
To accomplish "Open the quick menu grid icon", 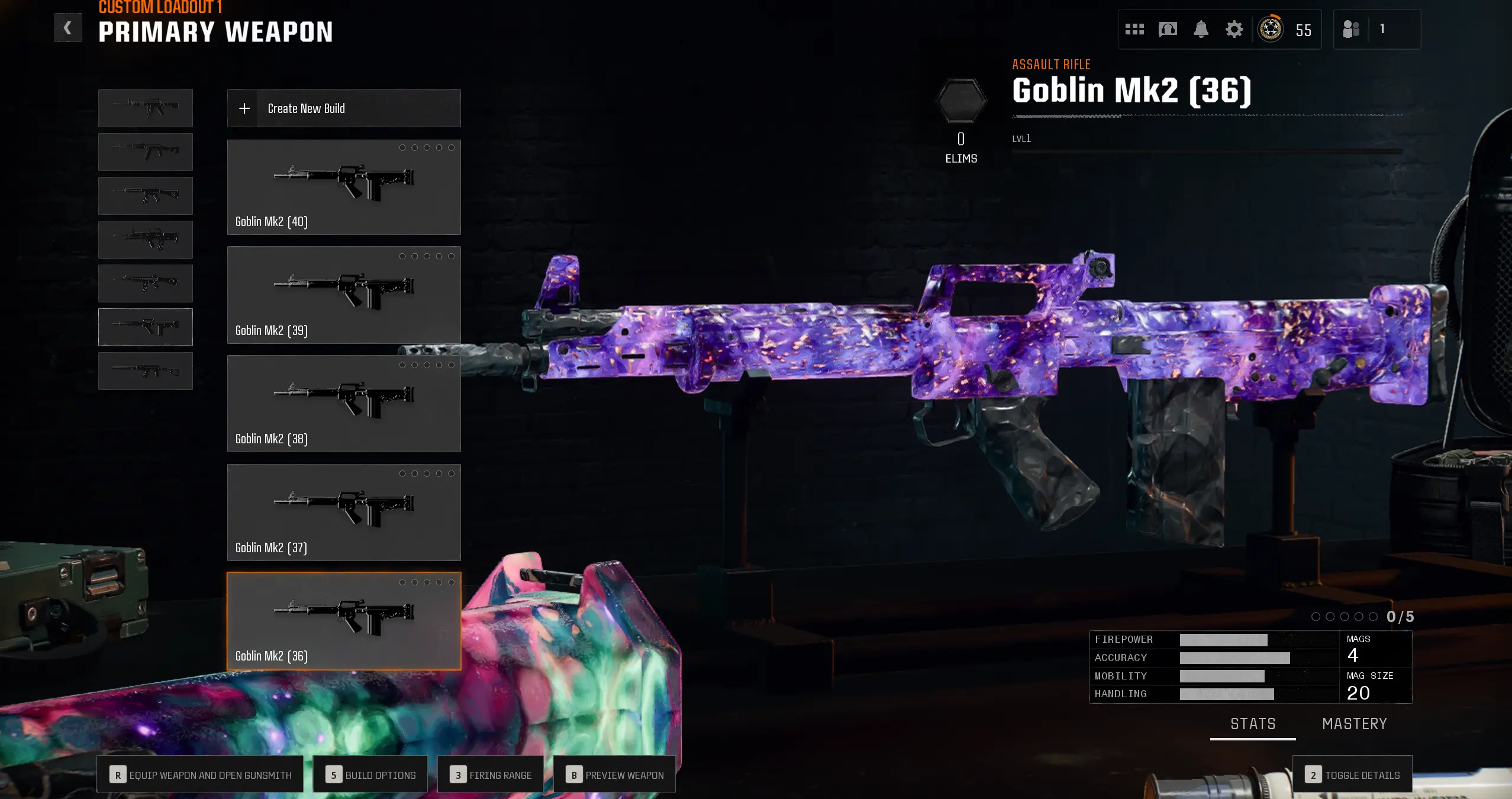I will tap(1135, 28).
